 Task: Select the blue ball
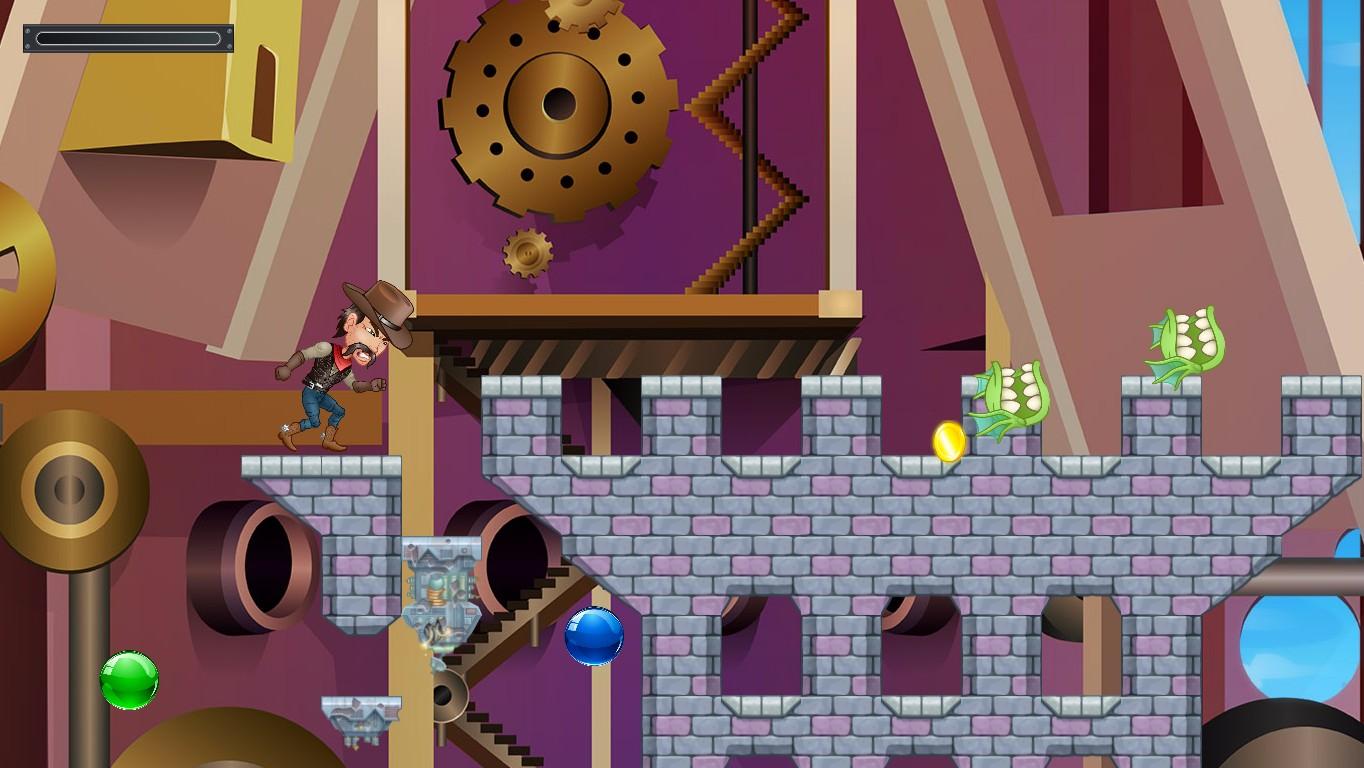tap(594, 638)
